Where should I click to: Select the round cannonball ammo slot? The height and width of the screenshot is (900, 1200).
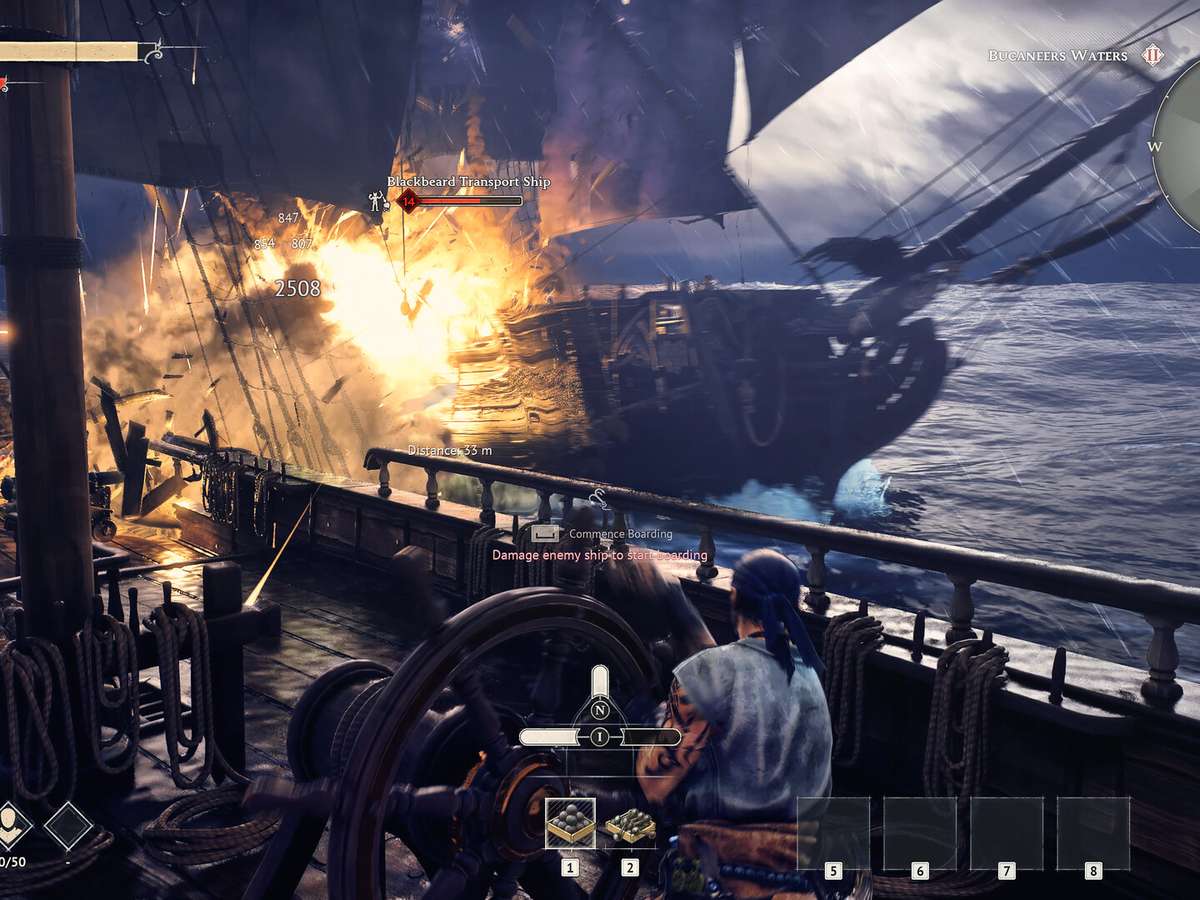pos(570,823)
